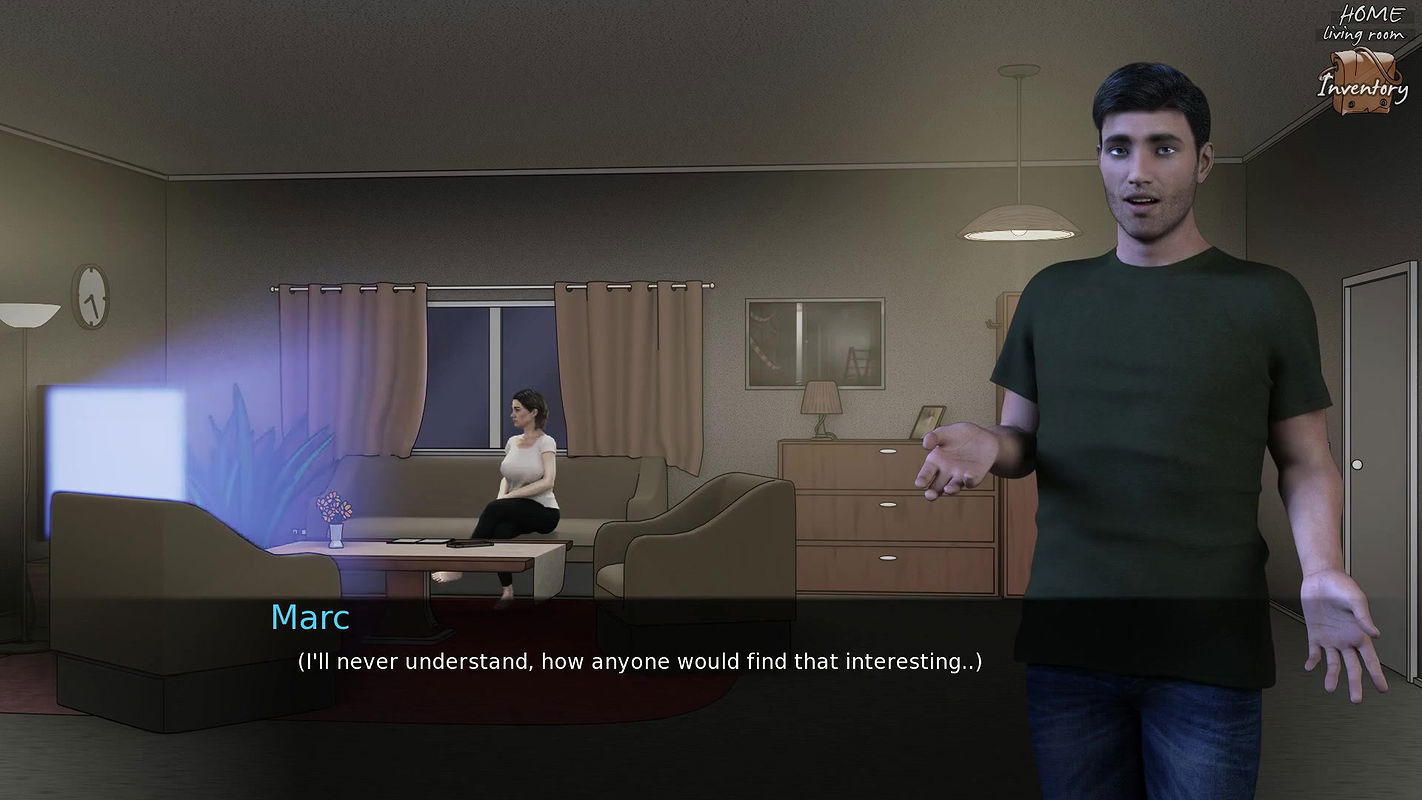This screenshot has width=1422, height=800.
Task: Click Marc to continue the conversation
Action: (x=1150, y=300)
